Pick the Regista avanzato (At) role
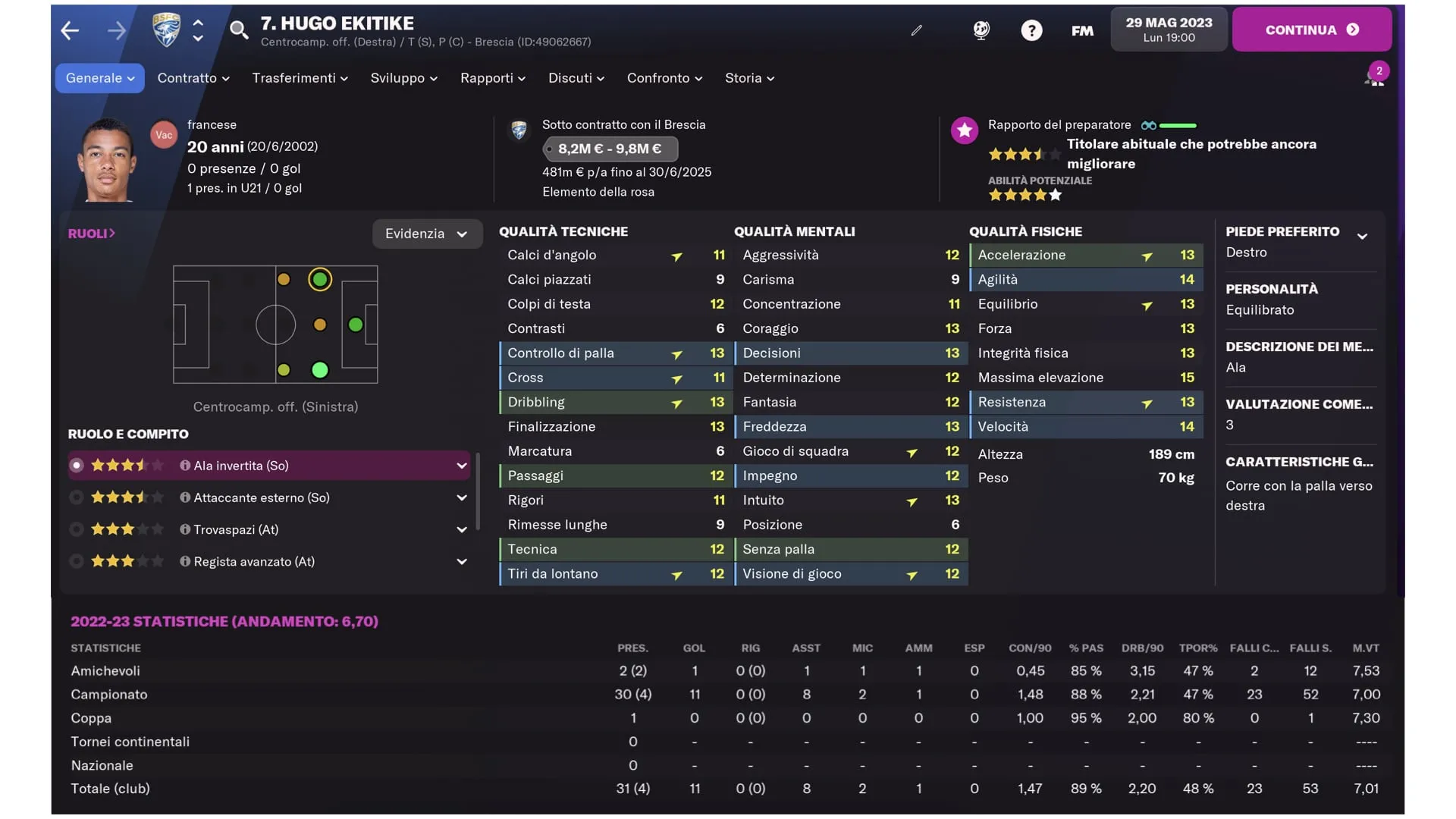Viewport: 1456px width, 819px height. [x=254, y=561]
